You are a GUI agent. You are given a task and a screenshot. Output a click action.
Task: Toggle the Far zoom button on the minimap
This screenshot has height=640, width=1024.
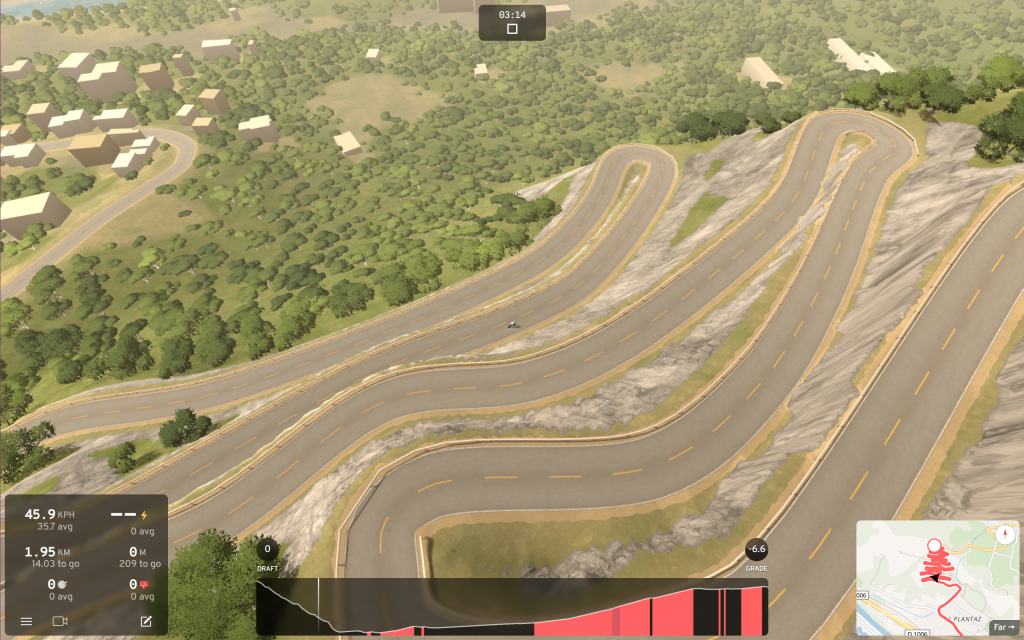1001,625
